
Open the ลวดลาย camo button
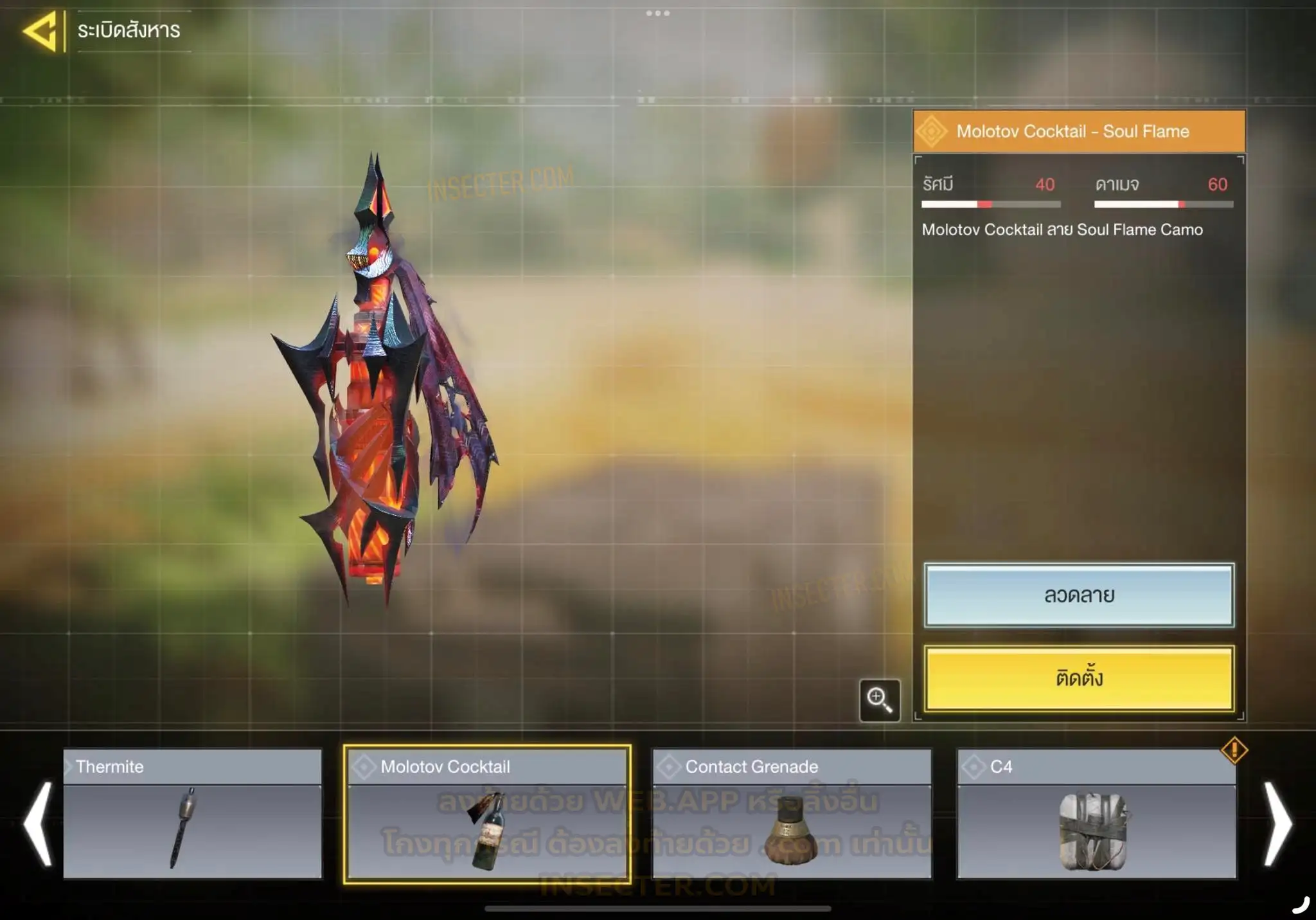[1079, 595]
